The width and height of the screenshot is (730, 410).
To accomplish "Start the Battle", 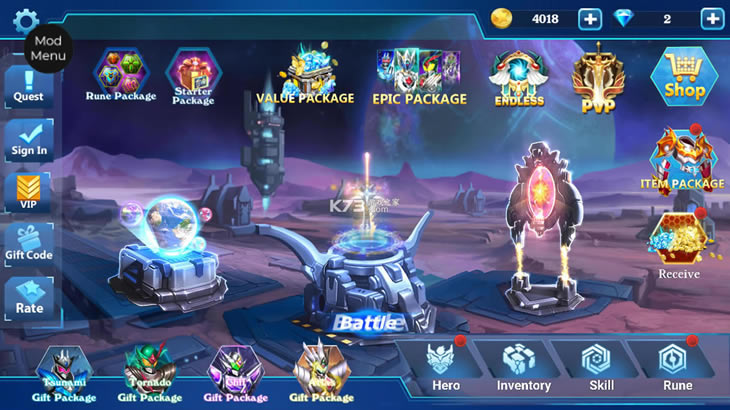I will pos(368,321).
